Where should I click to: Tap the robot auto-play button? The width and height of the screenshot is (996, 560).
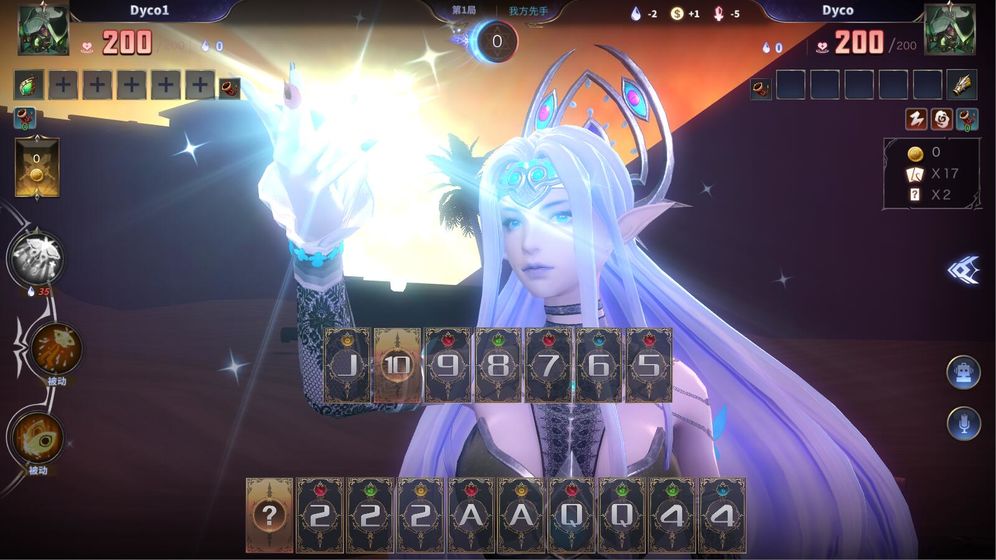coord(963,372)
